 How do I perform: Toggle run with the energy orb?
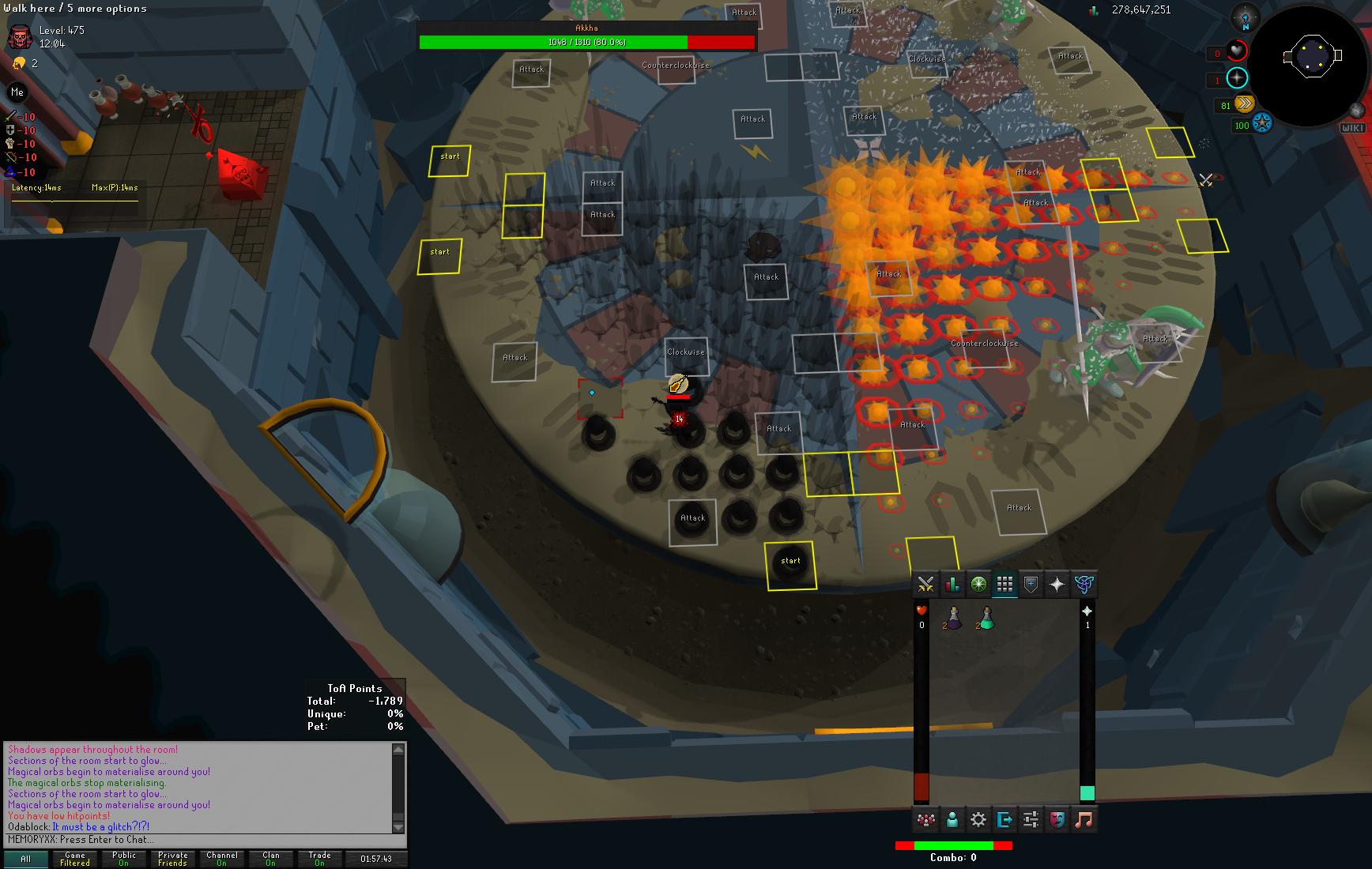click(1244, 103)
